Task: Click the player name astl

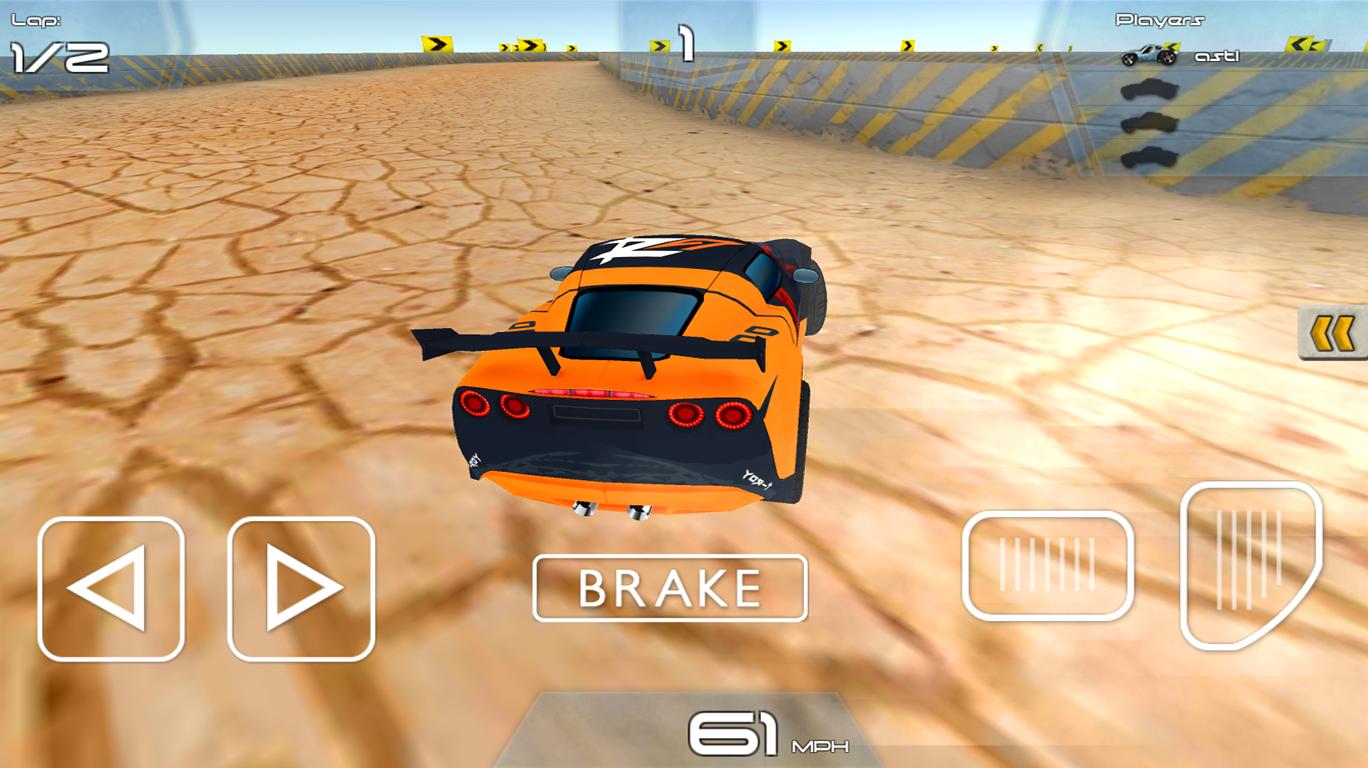Action: pyautogui.click(x=1218, y=56)
